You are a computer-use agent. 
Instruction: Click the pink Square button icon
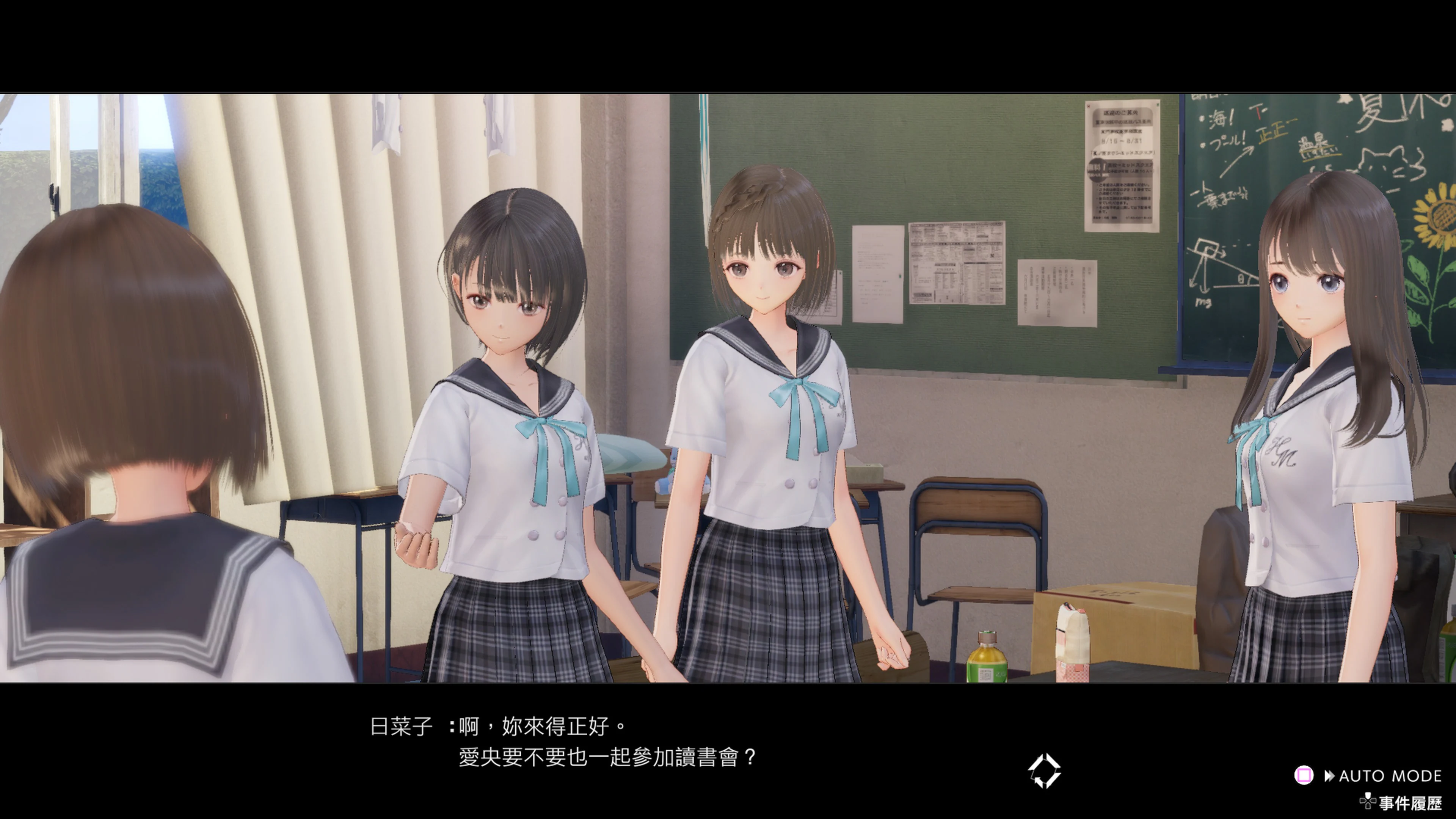coord(1304,775)
